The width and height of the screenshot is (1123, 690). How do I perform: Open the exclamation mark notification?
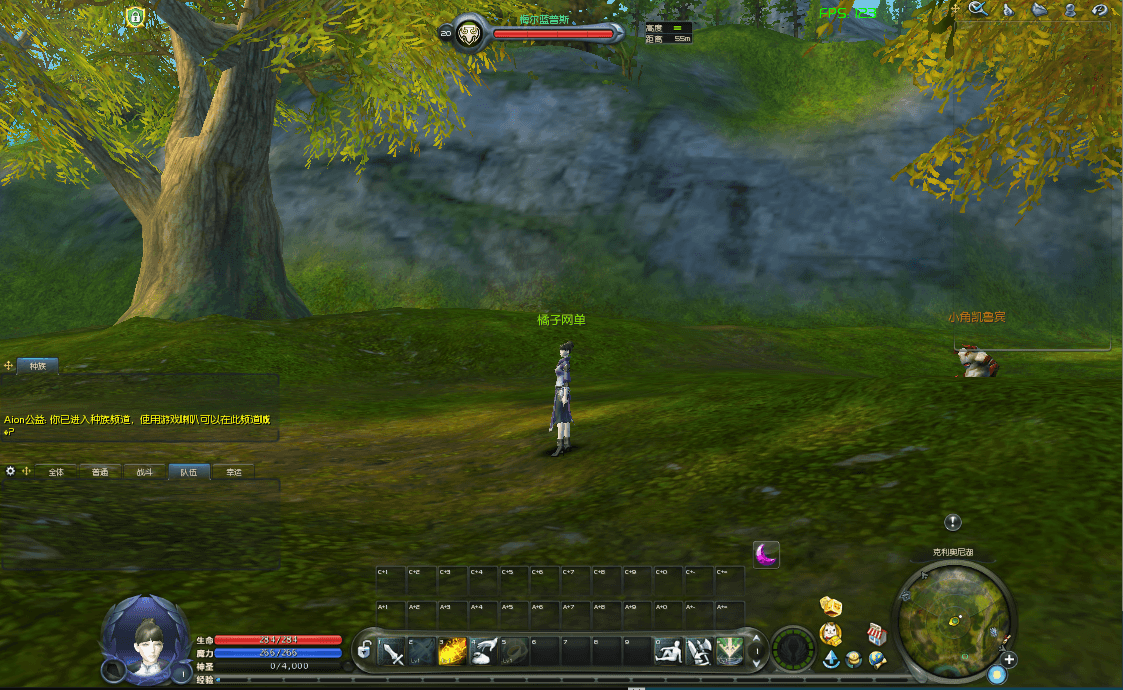[x=953, y=522]
